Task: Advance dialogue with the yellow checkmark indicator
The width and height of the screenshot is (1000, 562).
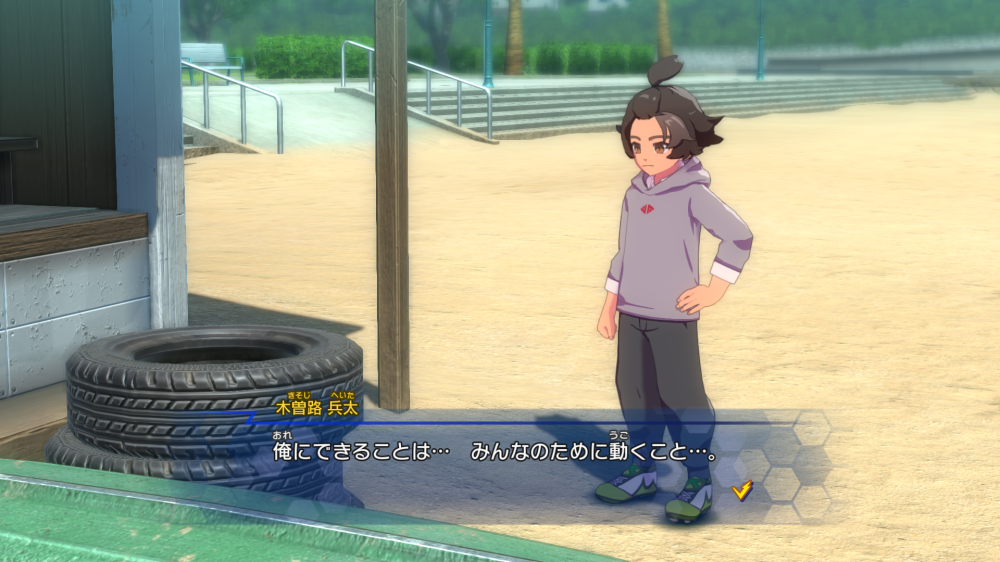Action: coord(742,489)
